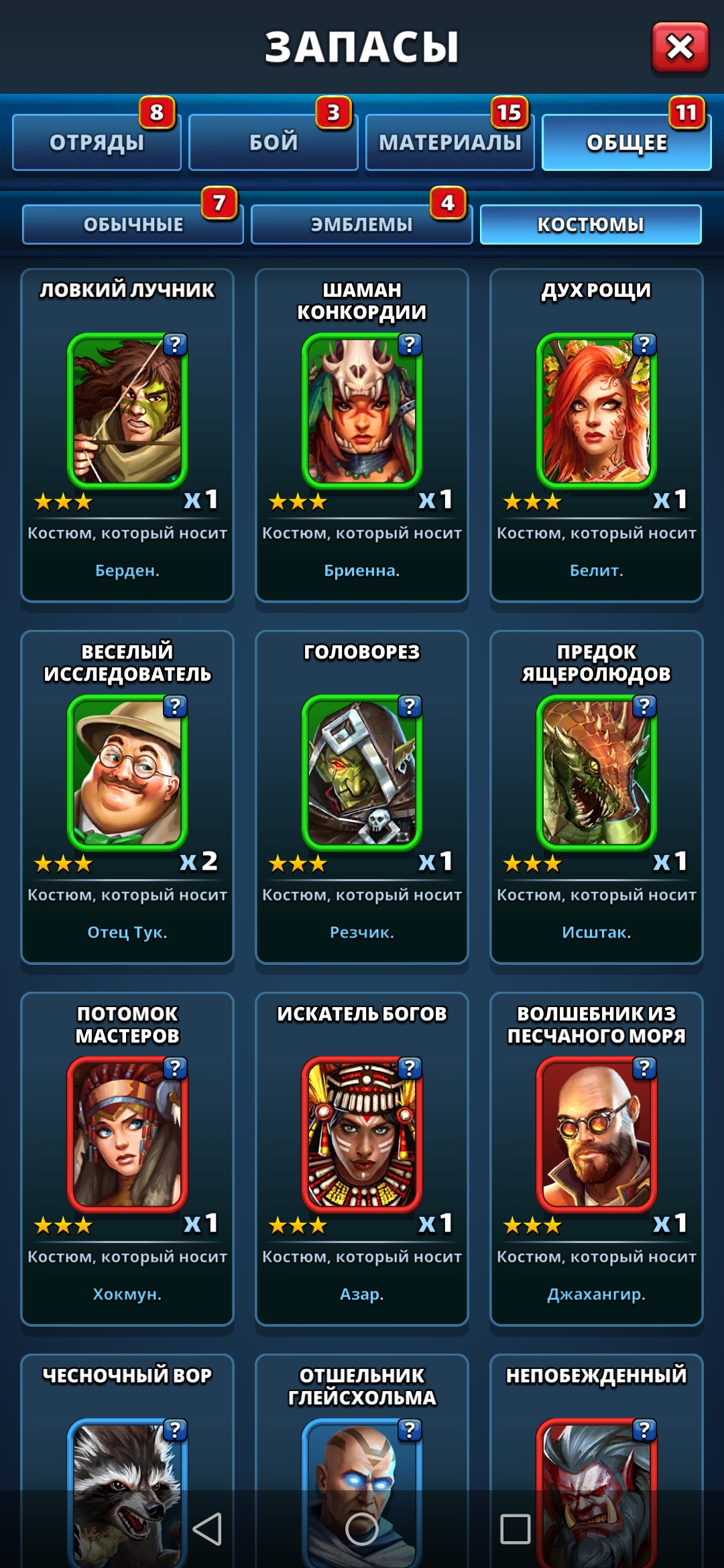Screen dimensions: 724x1568
Task: Open the Эмблемы sub-tab
Action: tap(362, 224)
